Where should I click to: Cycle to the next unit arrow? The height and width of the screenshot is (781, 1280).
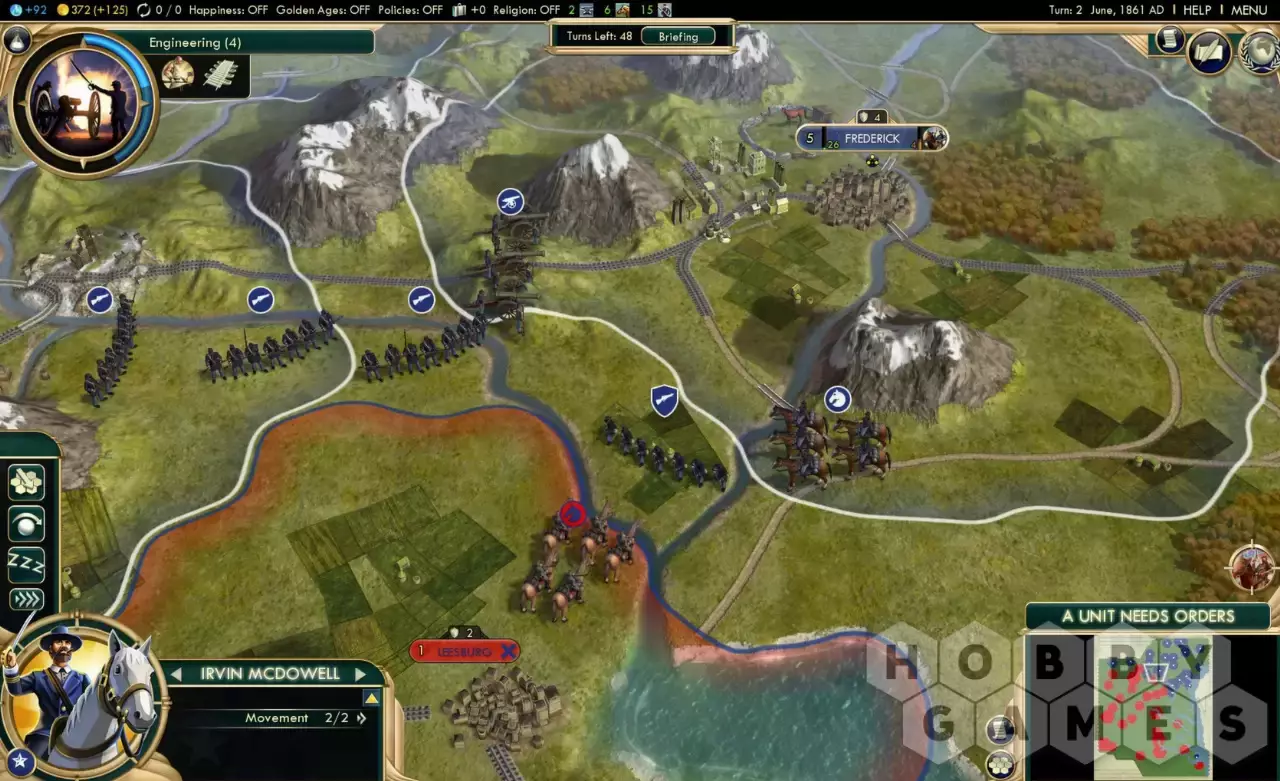tap(362, 674)
